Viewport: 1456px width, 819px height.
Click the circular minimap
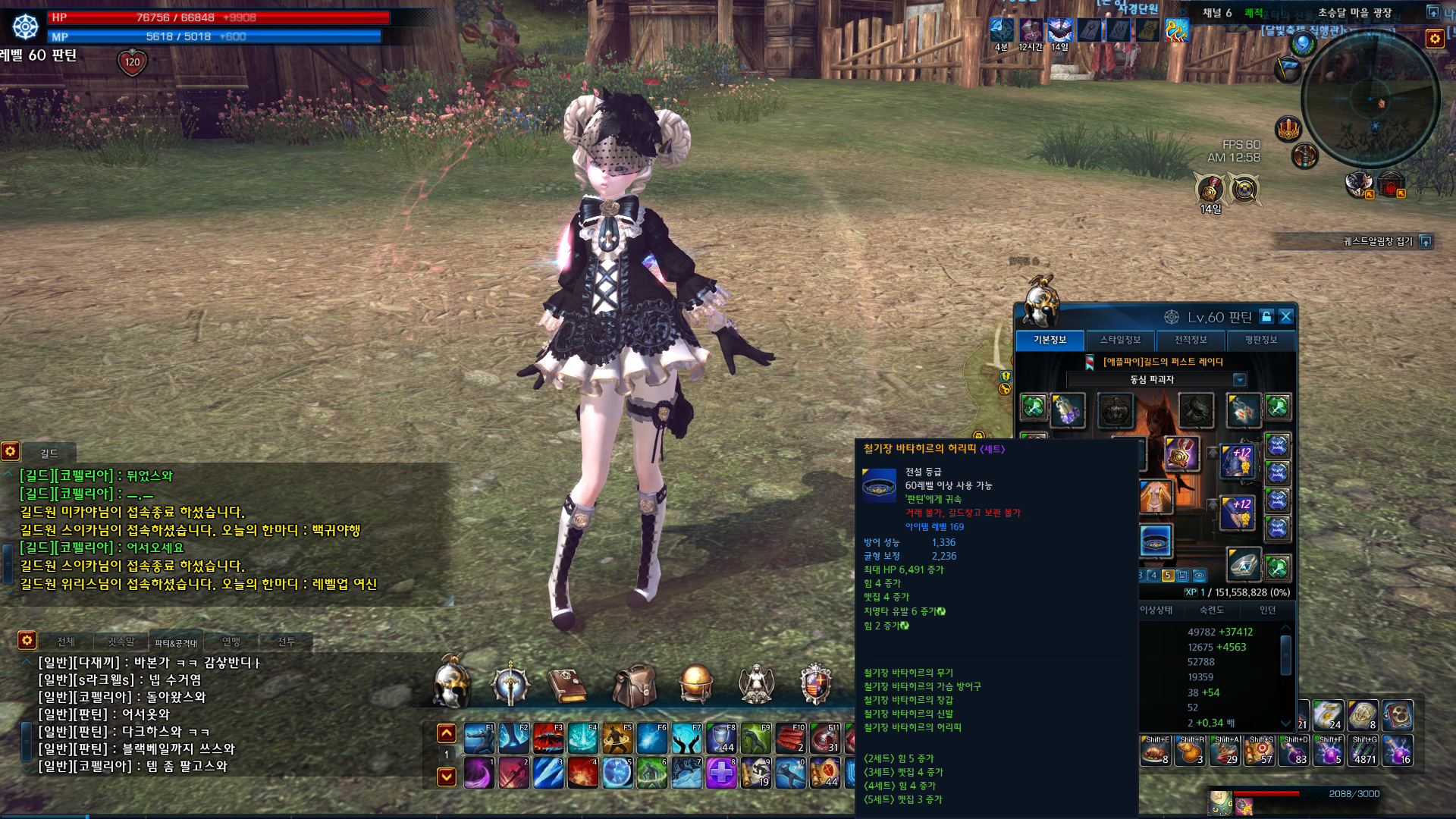1370,99
